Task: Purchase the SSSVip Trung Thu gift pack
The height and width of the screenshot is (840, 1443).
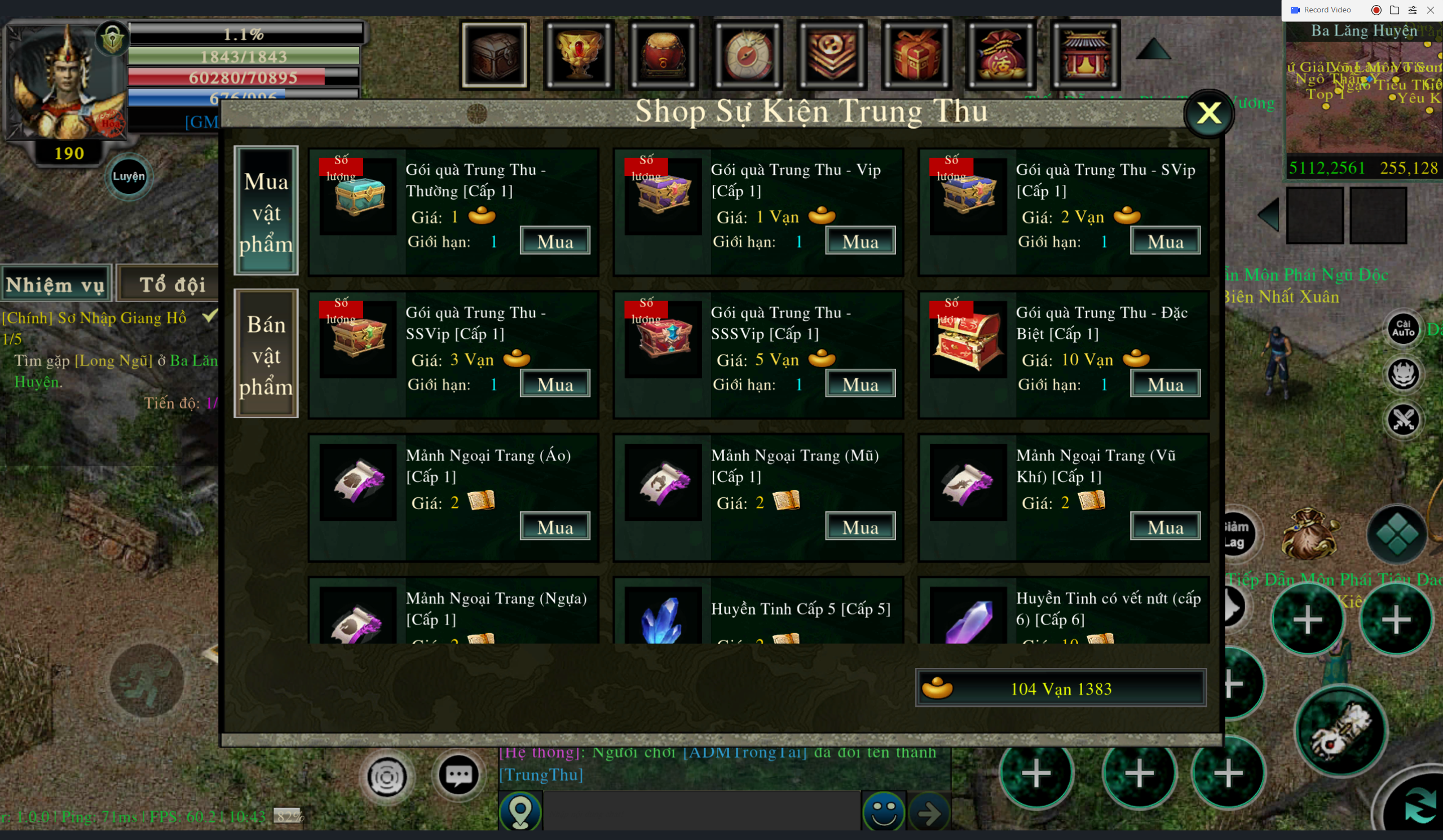Action: (x=860, y=384)
